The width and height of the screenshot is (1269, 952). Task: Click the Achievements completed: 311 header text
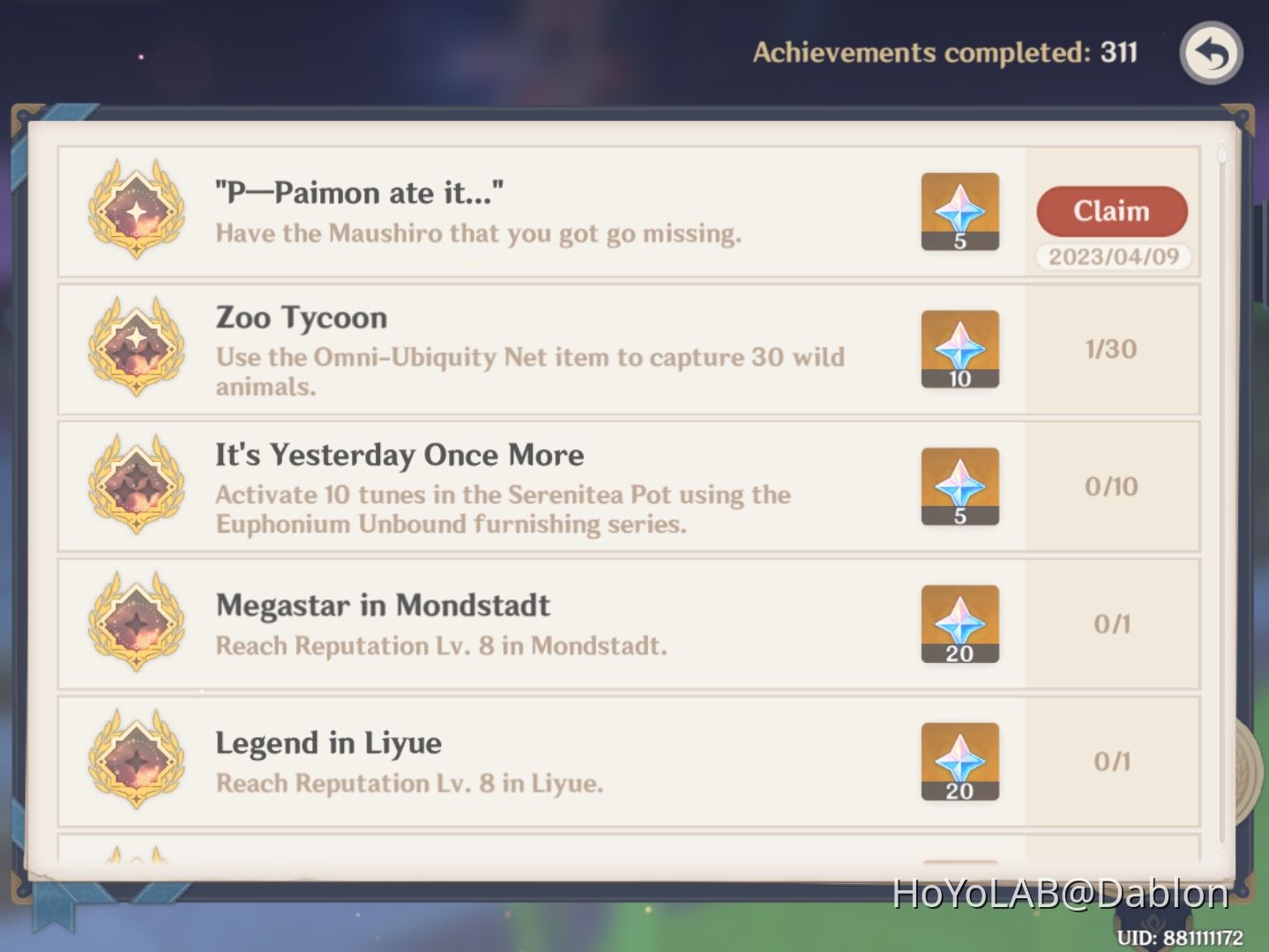pyautogui.click(x=944, y=53)
